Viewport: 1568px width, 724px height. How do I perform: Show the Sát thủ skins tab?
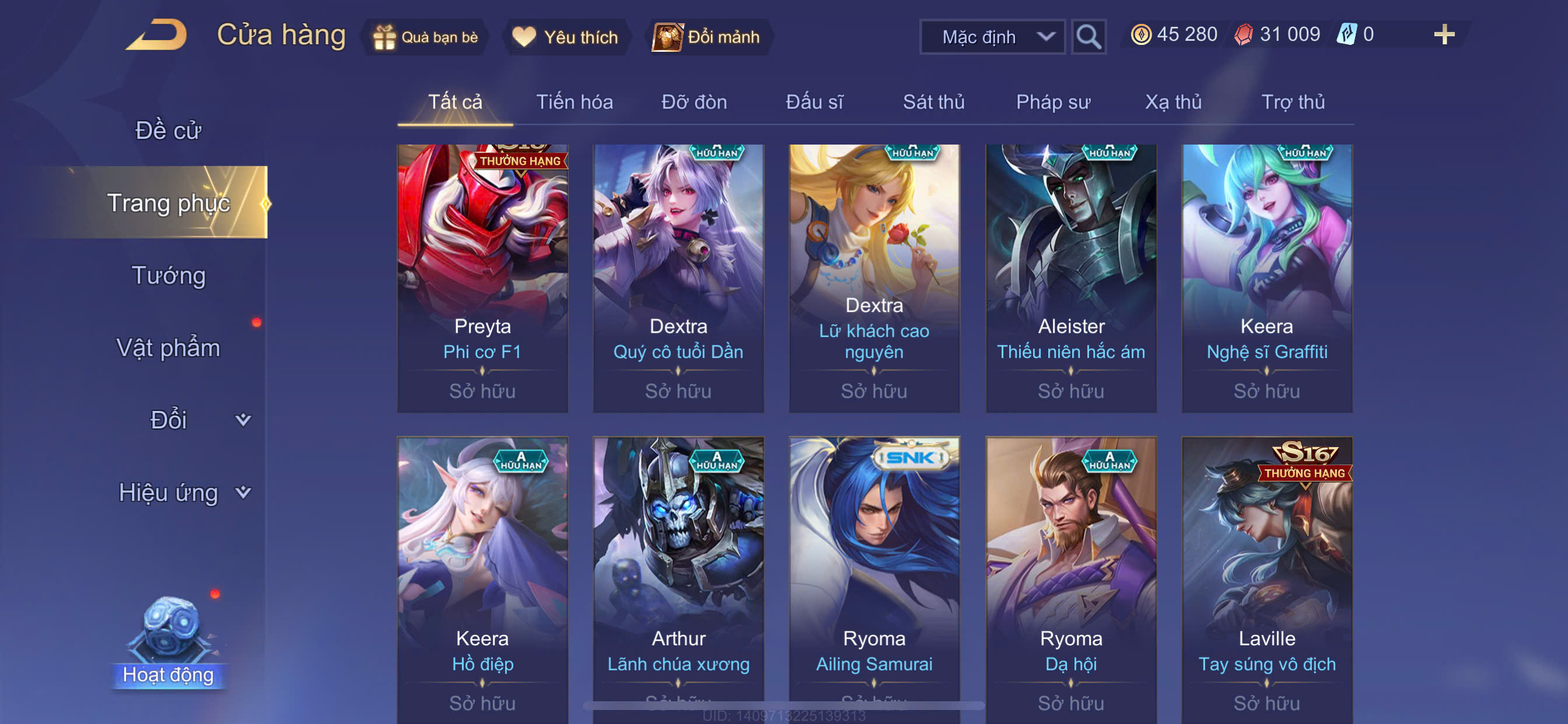933,102
